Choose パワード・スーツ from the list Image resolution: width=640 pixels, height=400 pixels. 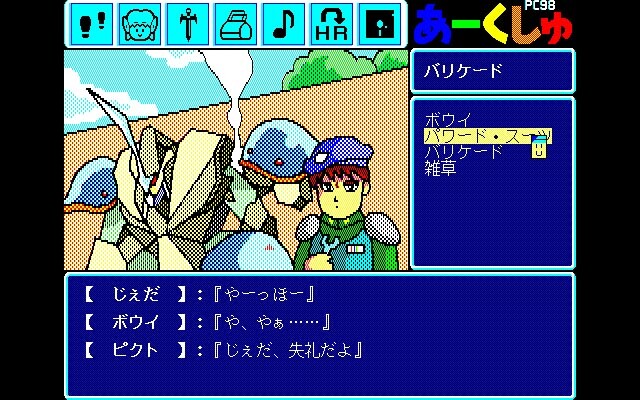(486, 136)
